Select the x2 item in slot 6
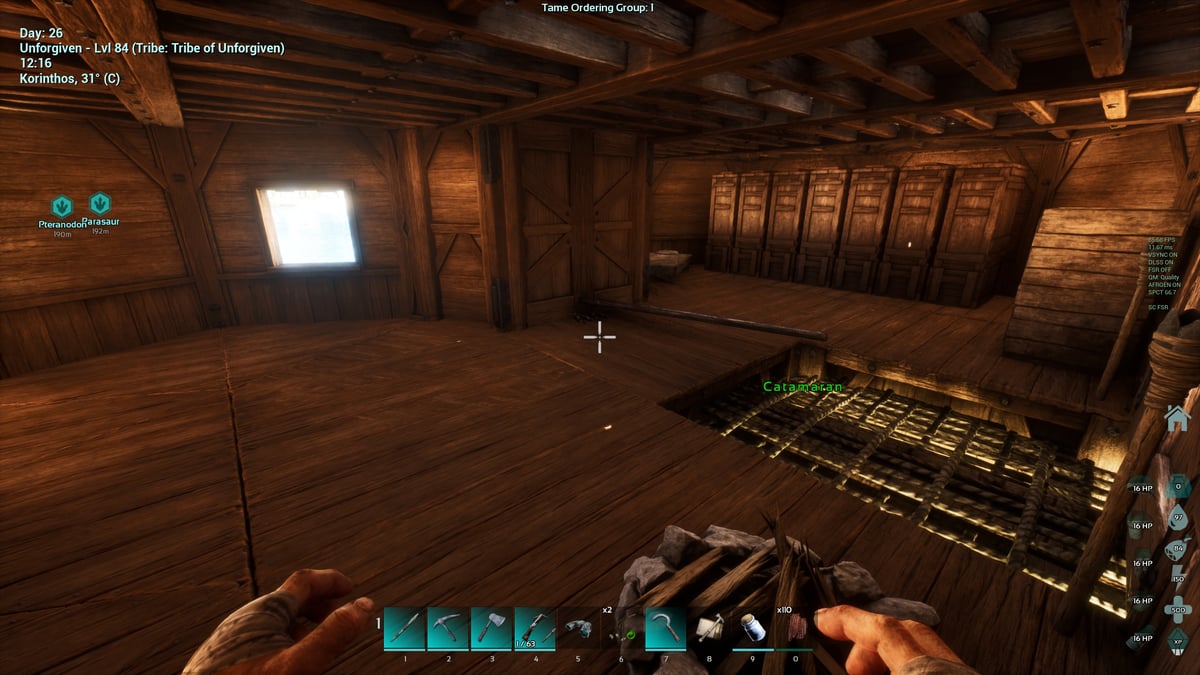This screenshot has height=675, width=1200. (621, 628)
